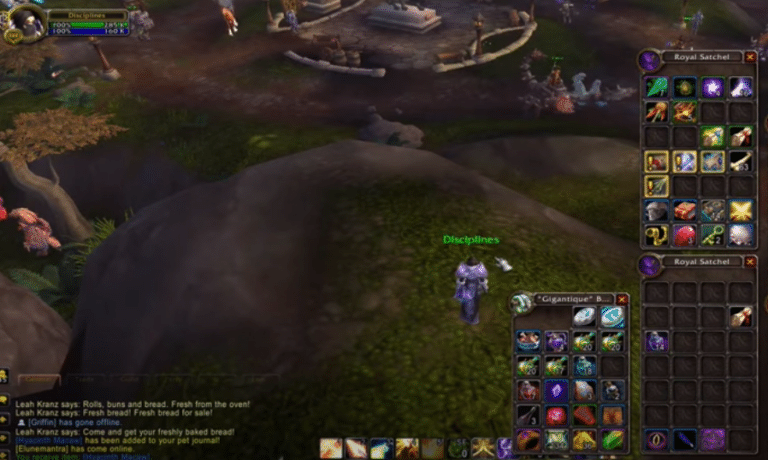Close the lower Royal Satchel window
Image resolution: width=768 pixels, height=460 pixels.
[x=750, y=262]
